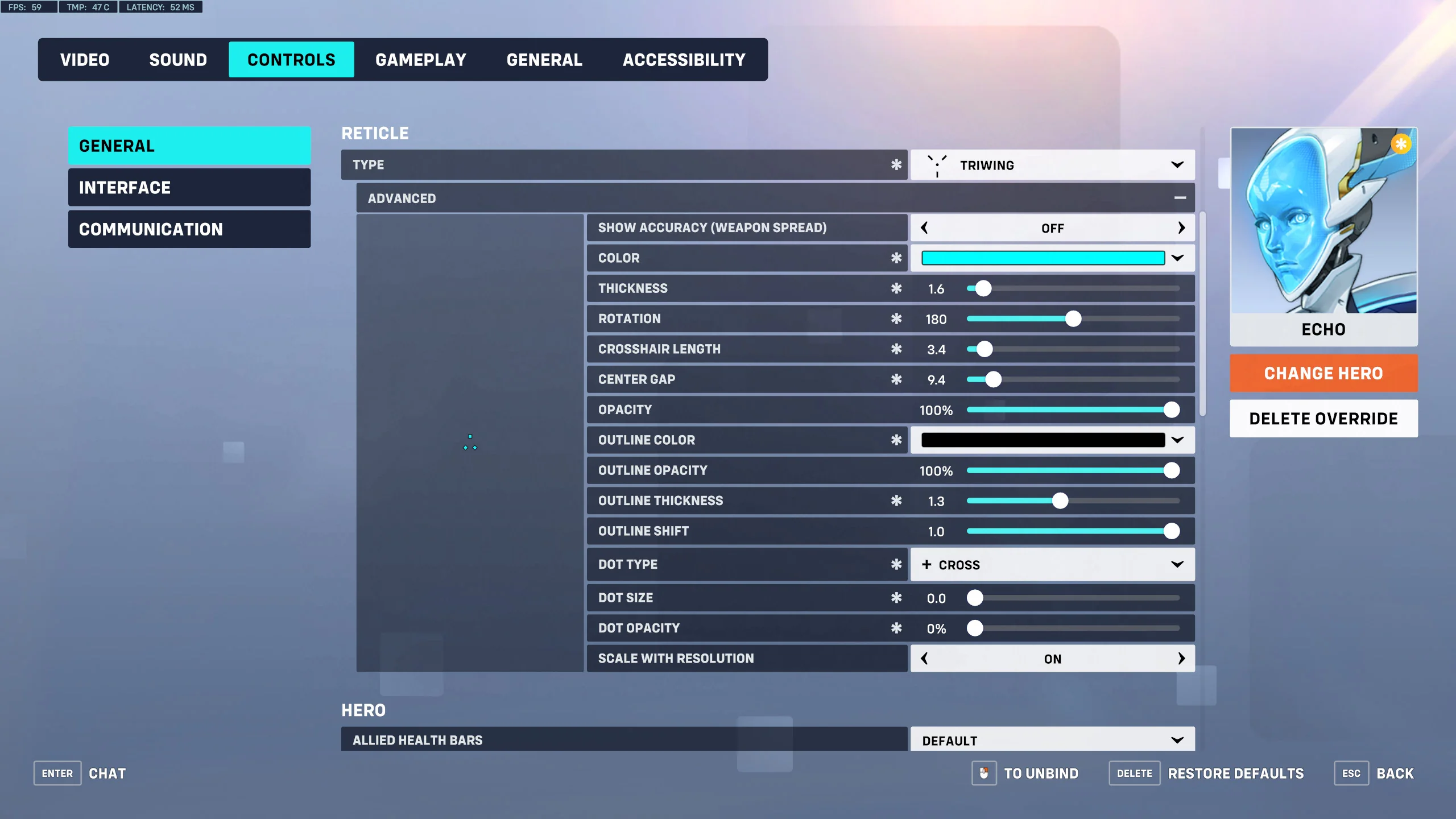Open the Interface controls section
The width and height of the screenshot is (1456, 819).
(189, 188)
